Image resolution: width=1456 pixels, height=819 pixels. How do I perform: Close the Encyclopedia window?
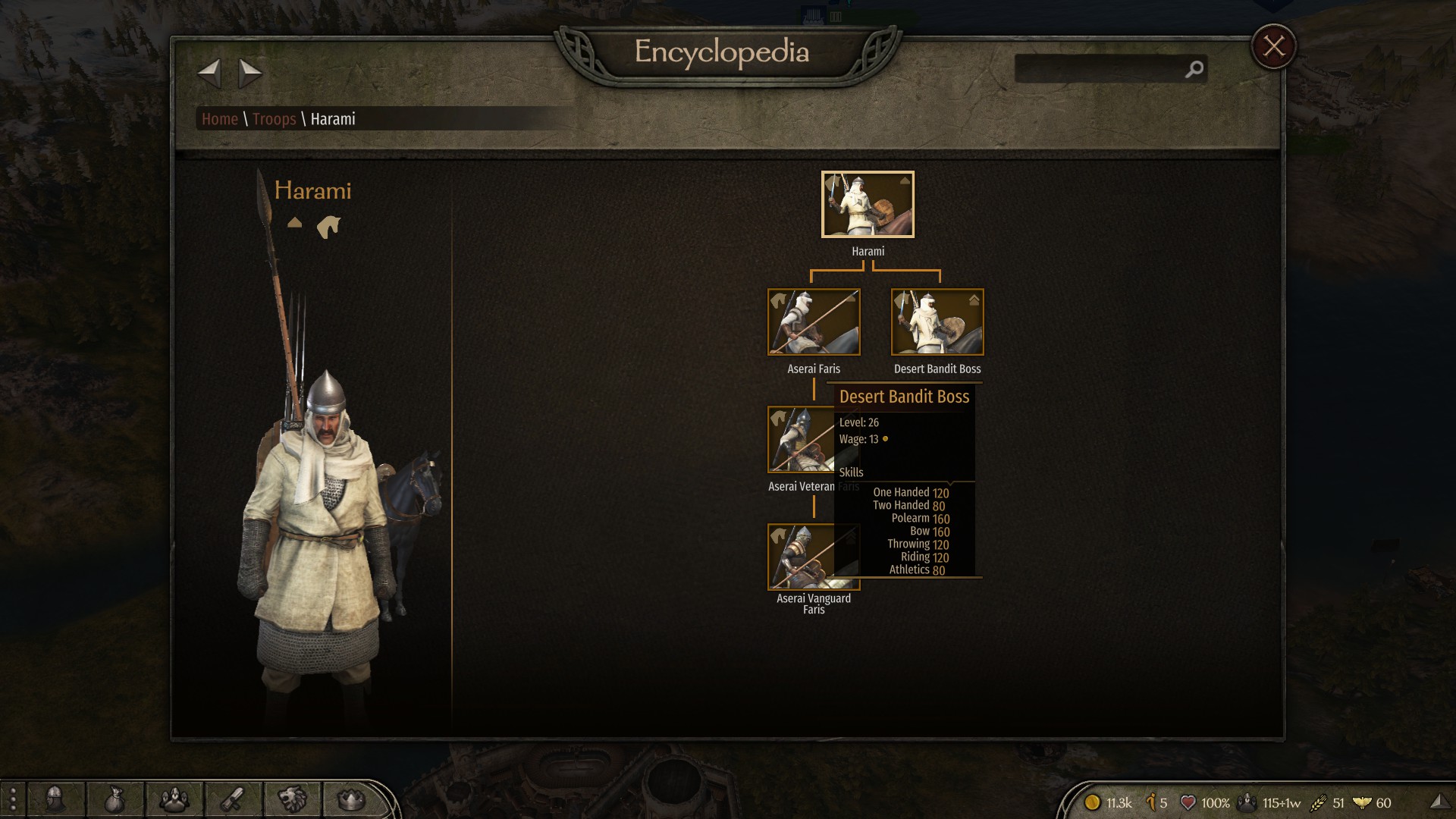pyautogui.click(x=1273, y=47)
